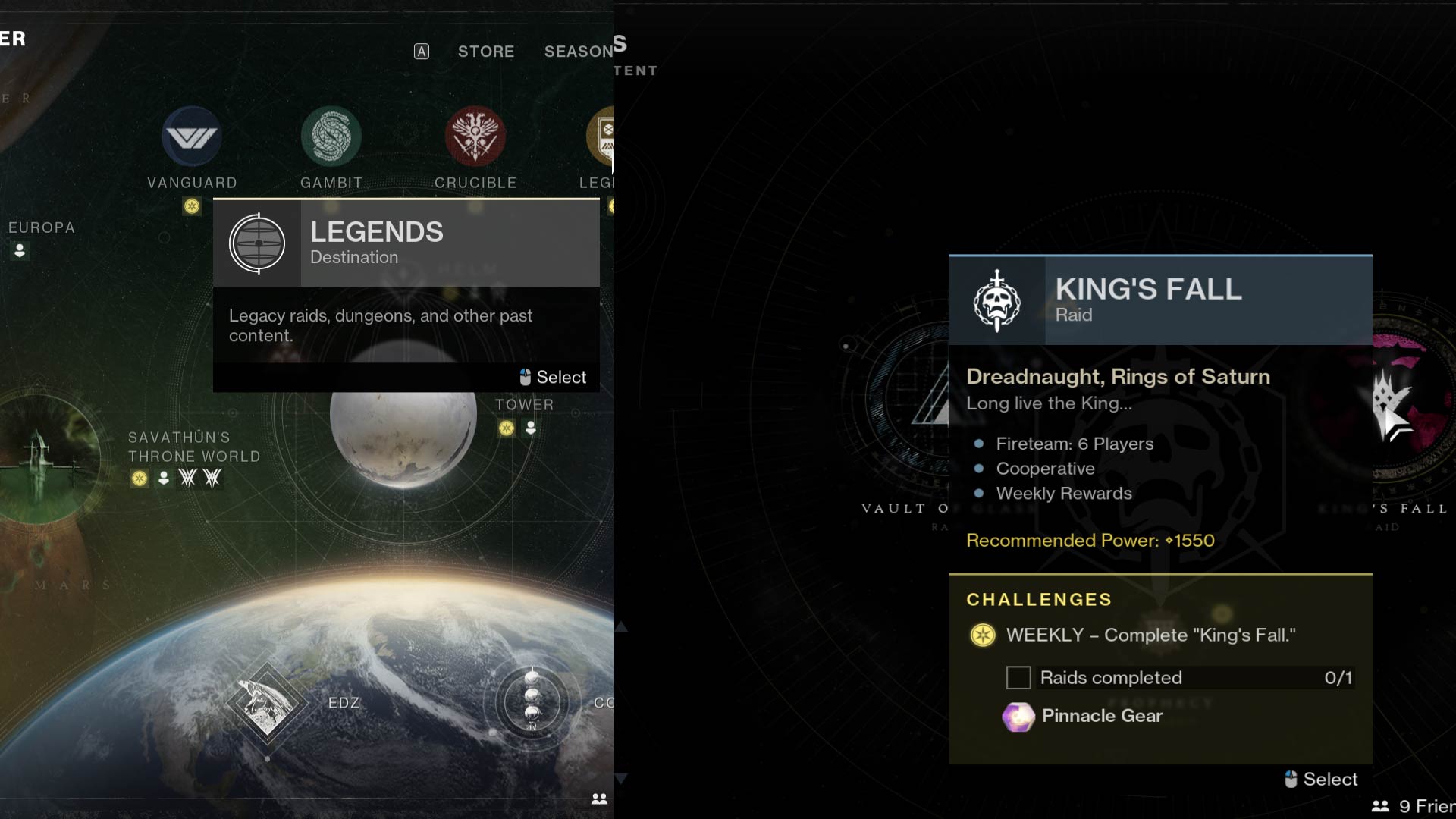This screenshot has height=819, width=1456.
Task: Open the SEASONS menu
Action: coord(580,52)
